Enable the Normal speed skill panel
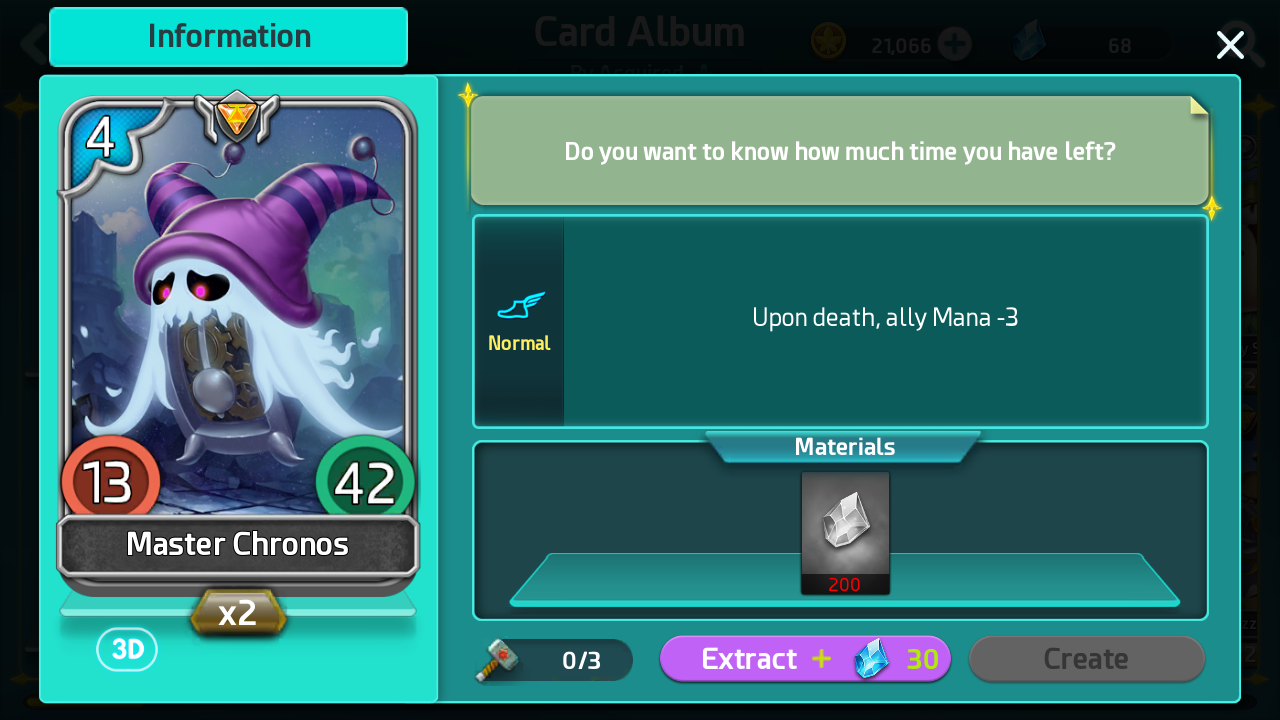Image resolution: width=1280 pixels, height=720 pixels. click(x=519, y=320)
